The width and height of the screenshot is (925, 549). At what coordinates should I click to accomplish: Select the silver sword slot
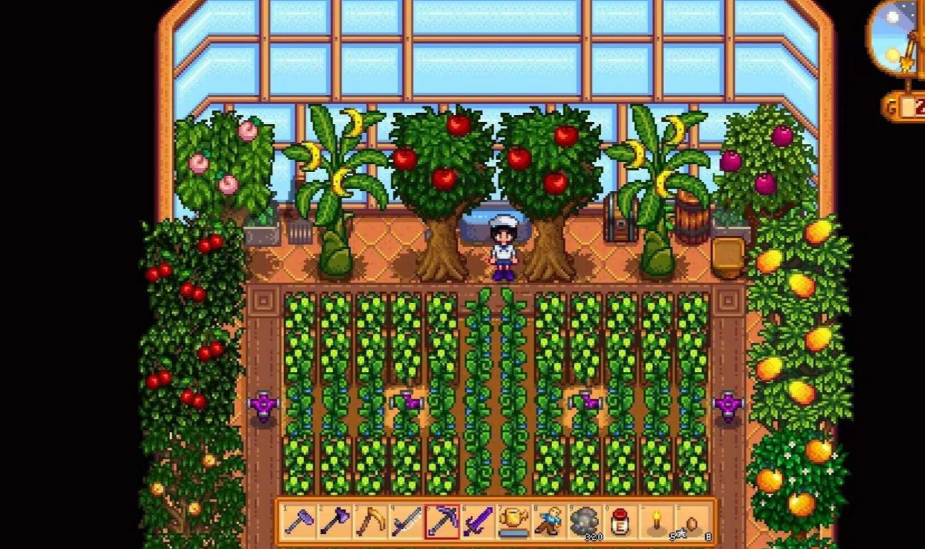407,521
